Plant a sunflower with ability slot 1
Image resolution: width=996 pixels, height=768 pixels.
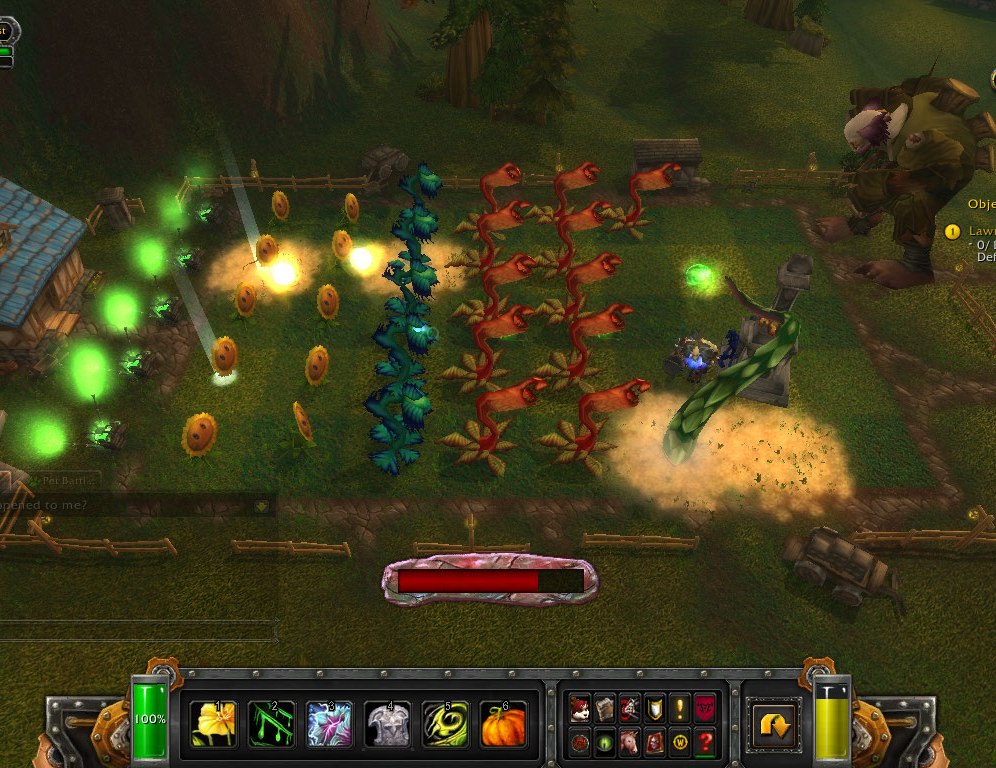click(x=215, y=722)
